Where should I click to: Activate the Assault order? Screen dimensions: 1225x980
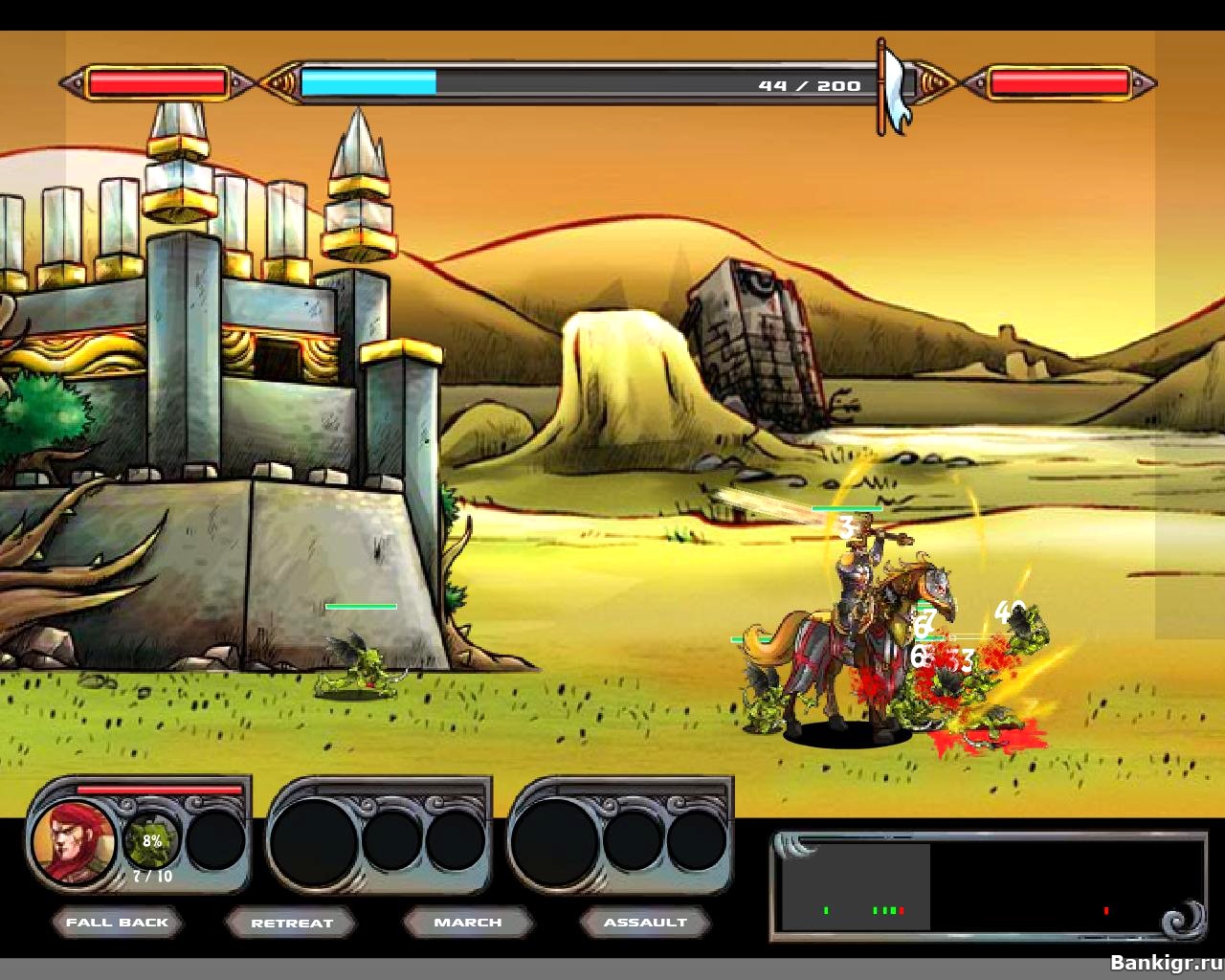pyautogui.click(x=645, y=923)
